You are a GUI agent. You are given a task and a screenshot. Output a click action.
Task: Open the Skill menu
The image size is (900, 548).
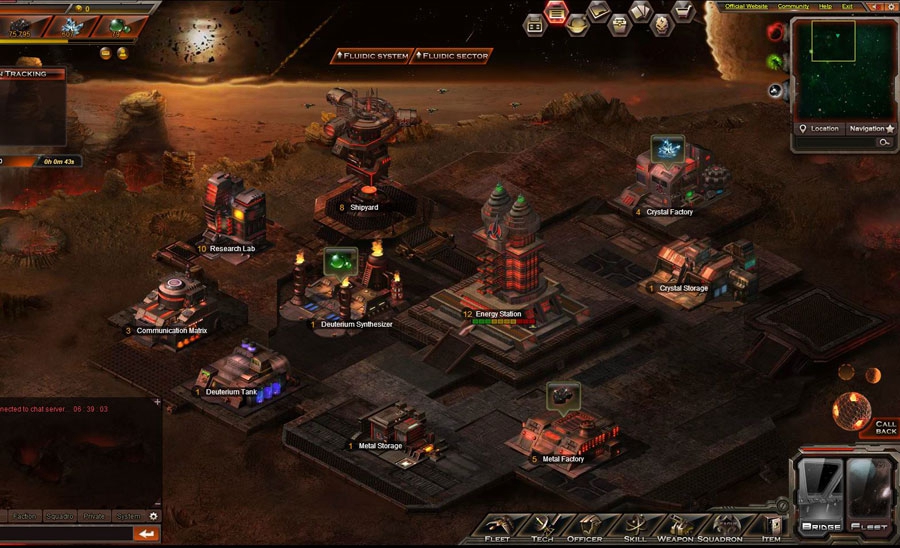(x=635, y=527)
